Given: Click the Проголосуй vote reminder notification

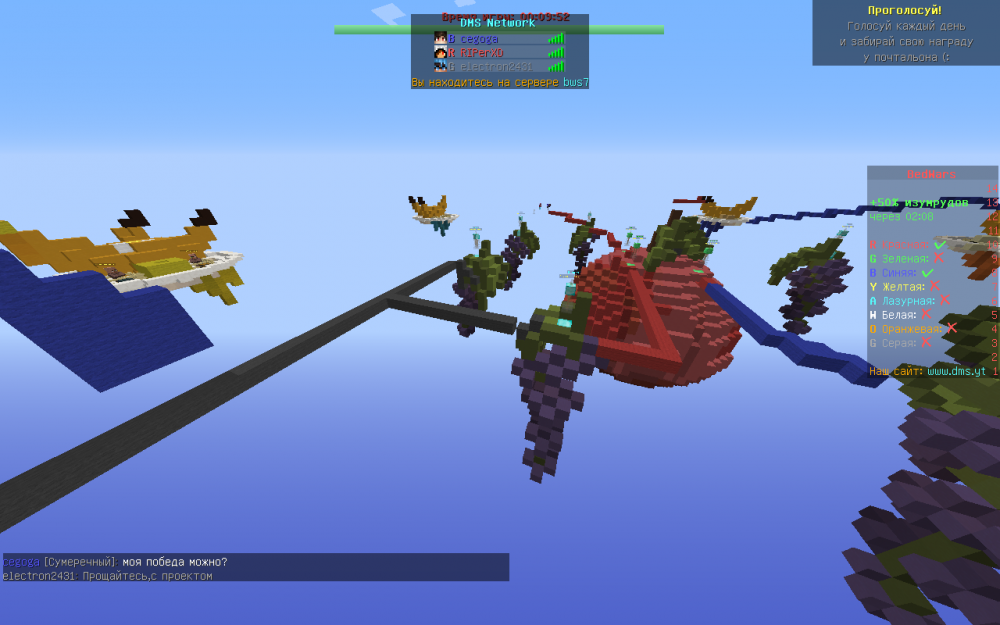Looking at the screenshot, I should 905,33.
